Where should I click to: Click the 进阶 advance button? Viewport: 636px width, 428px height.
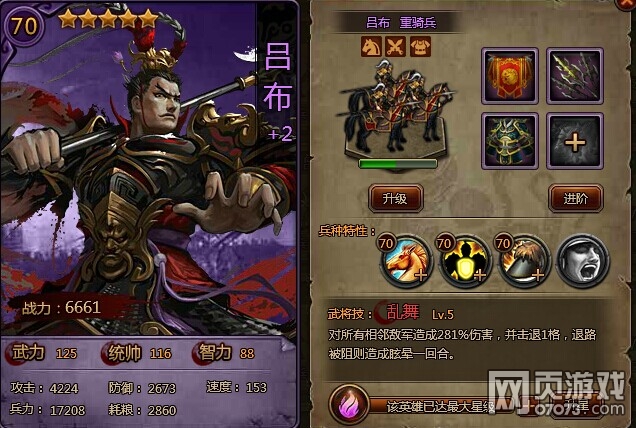pos(575,197)
